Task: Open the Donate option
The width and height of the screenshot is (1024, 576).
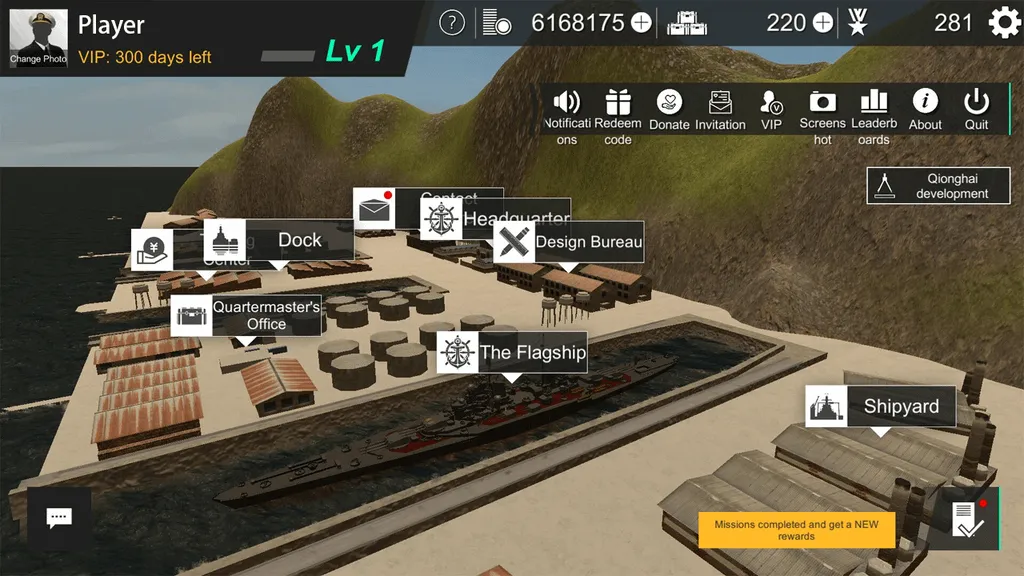Action: 669,110
